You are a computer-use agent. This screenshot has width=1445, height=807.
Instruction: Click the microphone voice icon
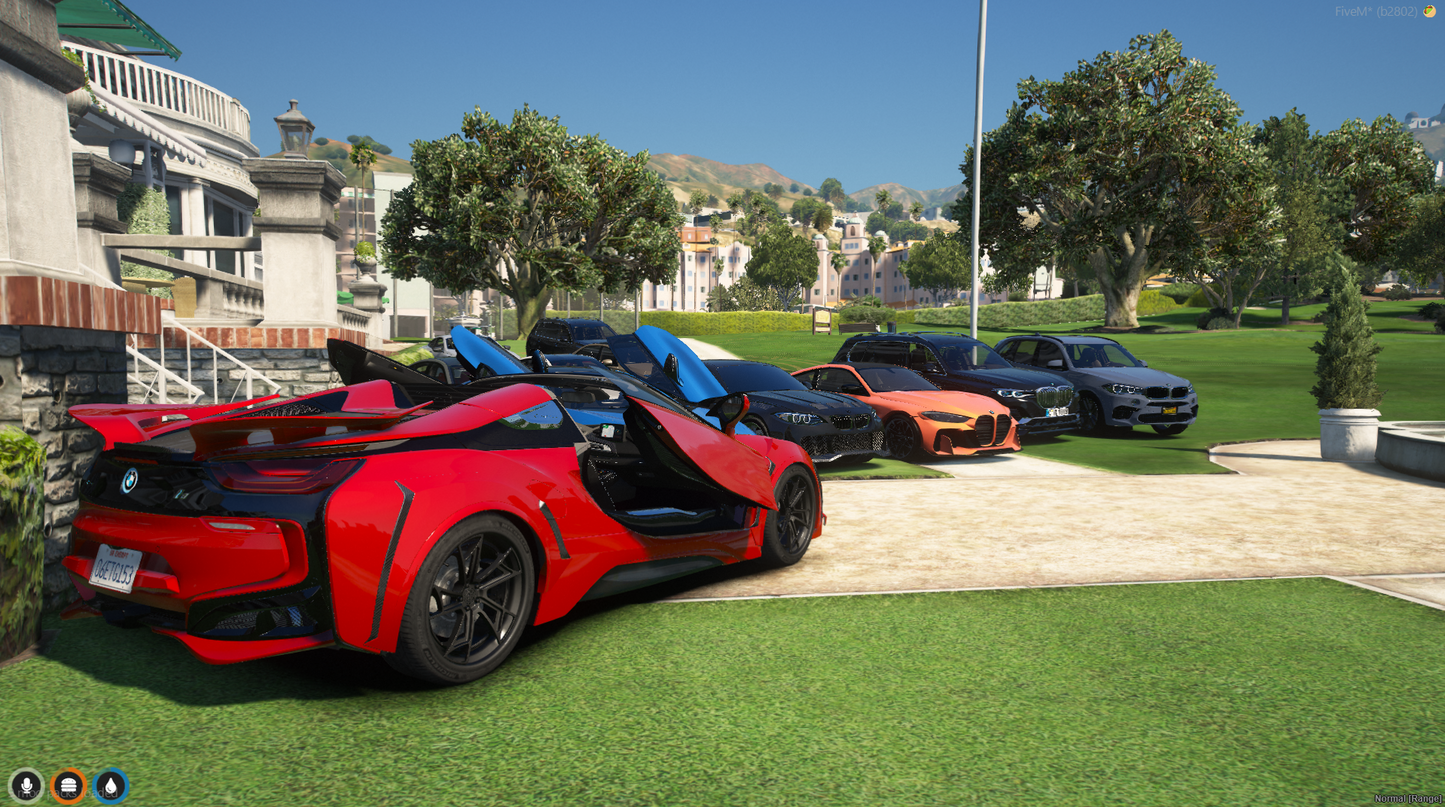pyautogui.click(x=26, y=785)
